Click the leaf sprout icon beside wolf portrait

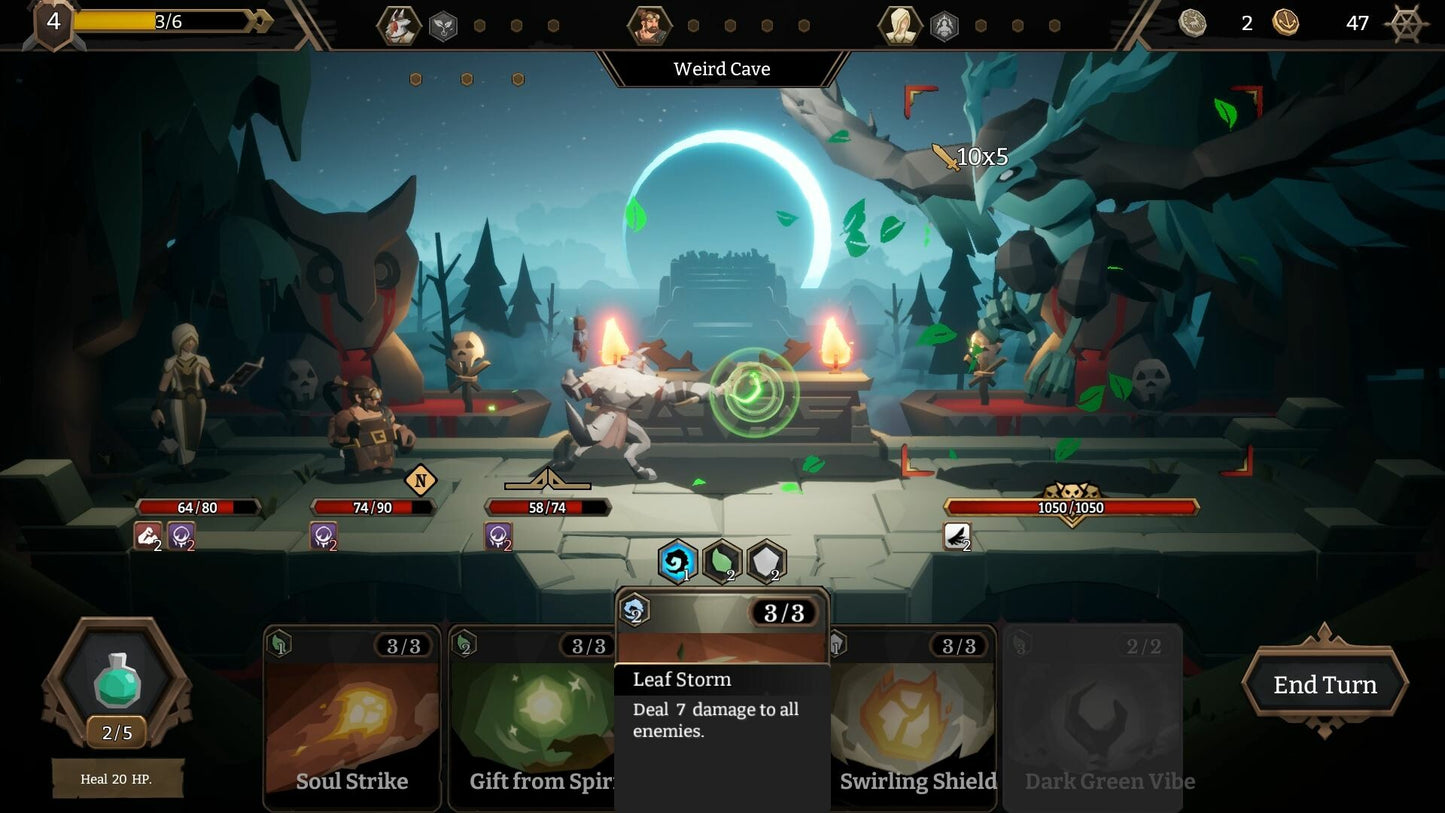(x=443, y=26)
